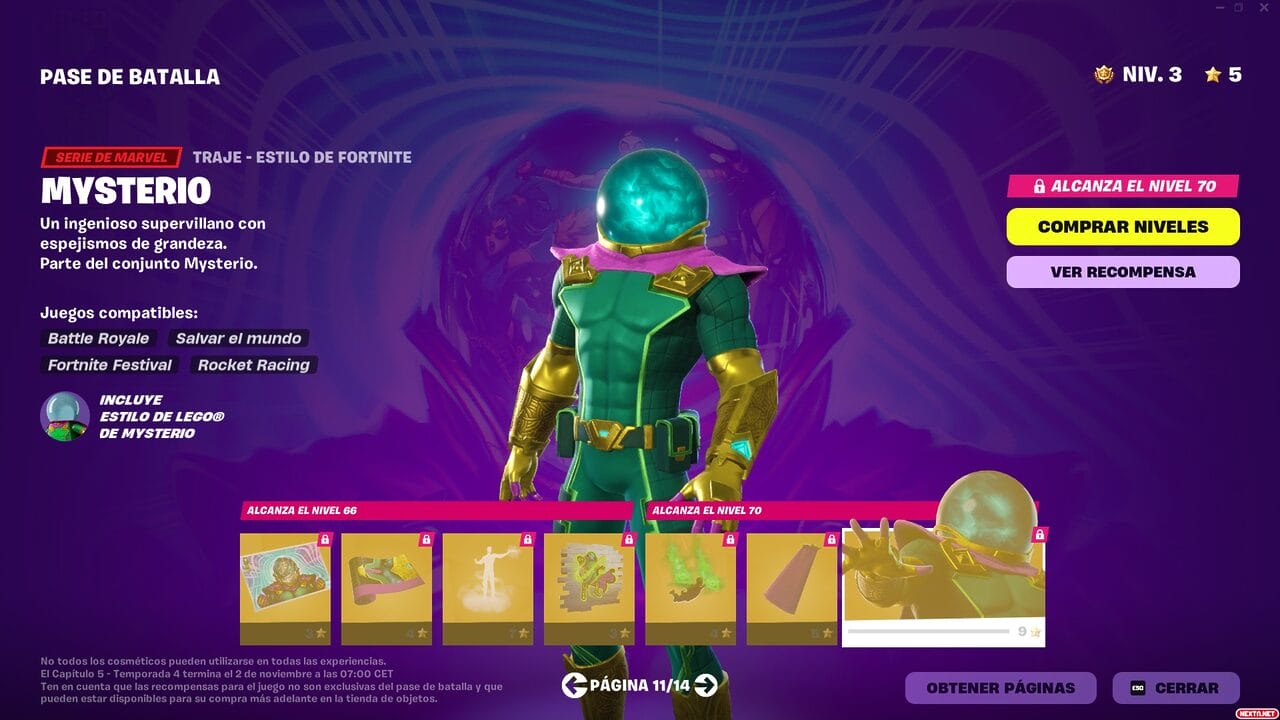This screenshot has width=1280, height=720.
Task: Select the emote reward with dancing figure
Action: (487, 580)
